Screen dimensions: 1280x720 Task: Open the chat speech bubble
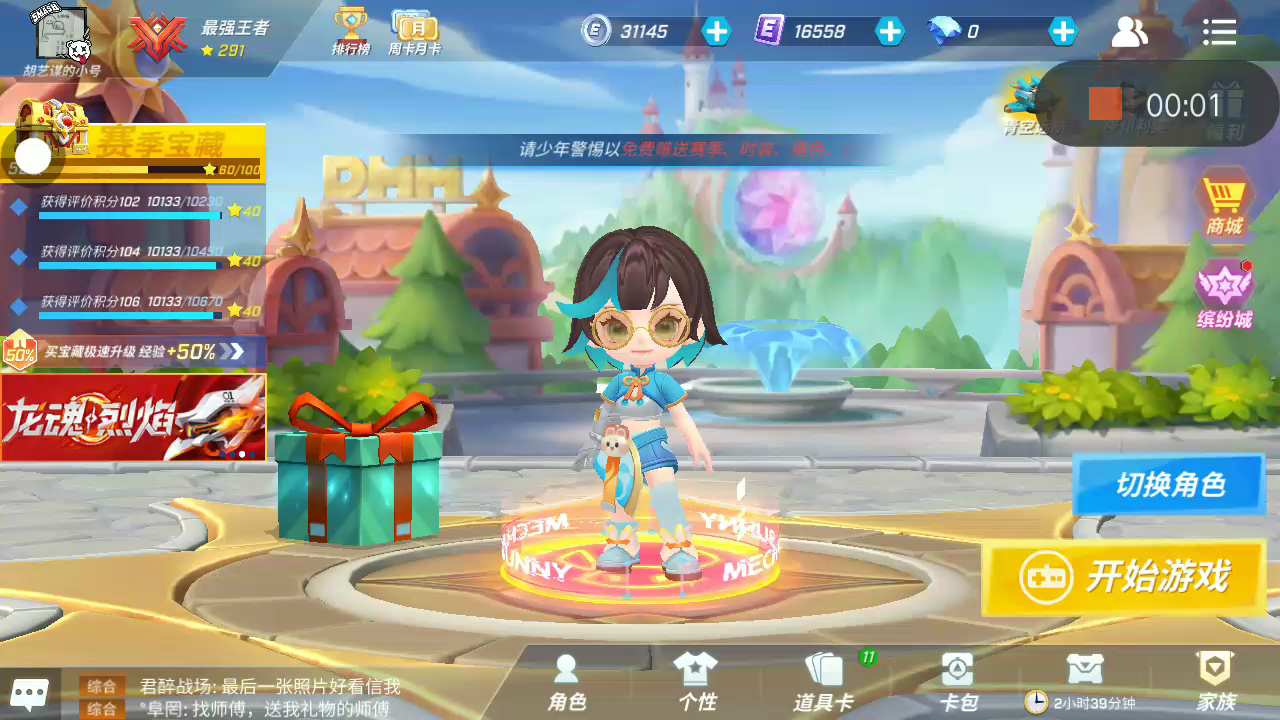(x=29, y=692)
